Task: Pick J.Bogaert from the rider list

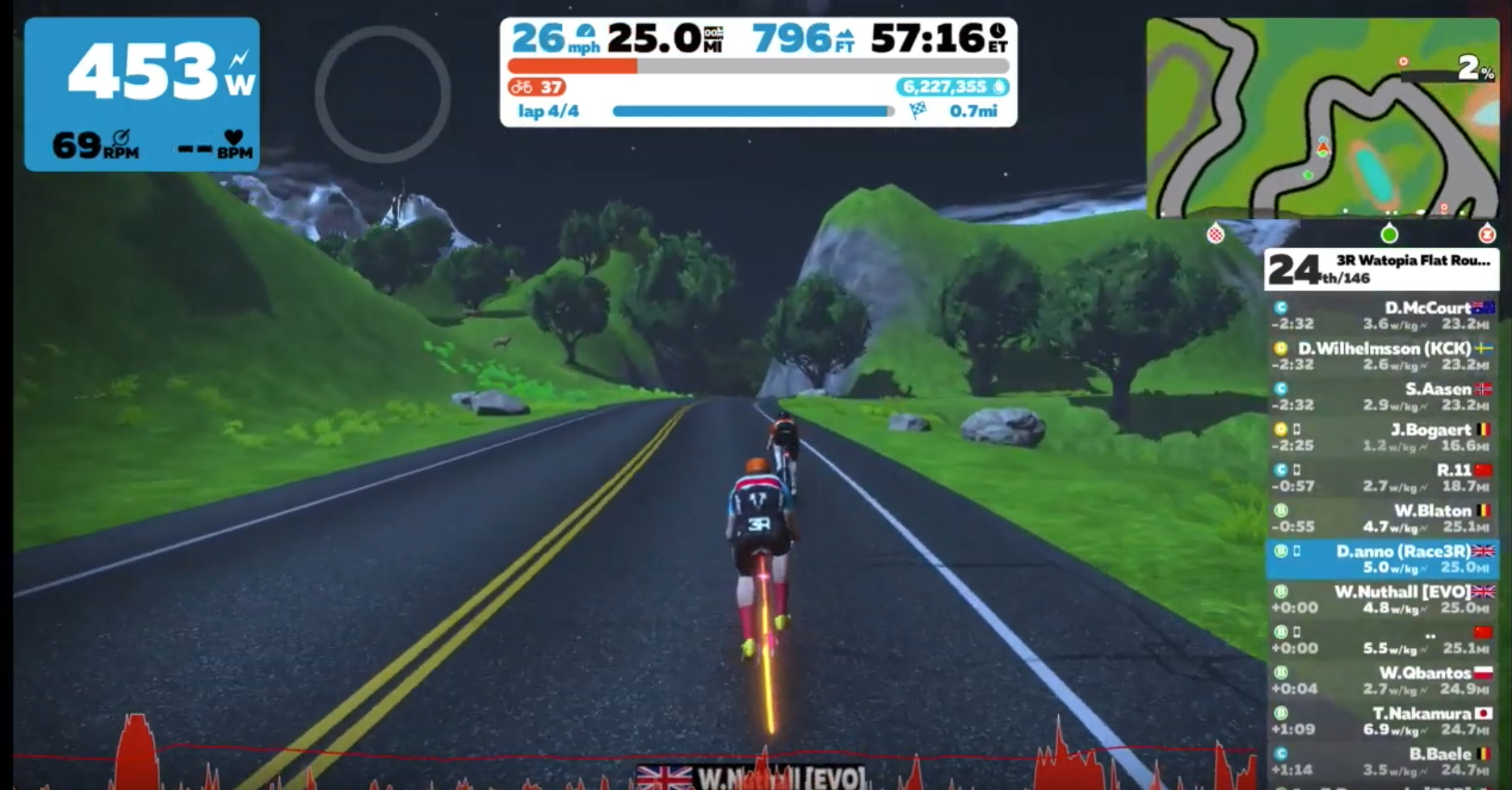Action: click(1382, 437)
